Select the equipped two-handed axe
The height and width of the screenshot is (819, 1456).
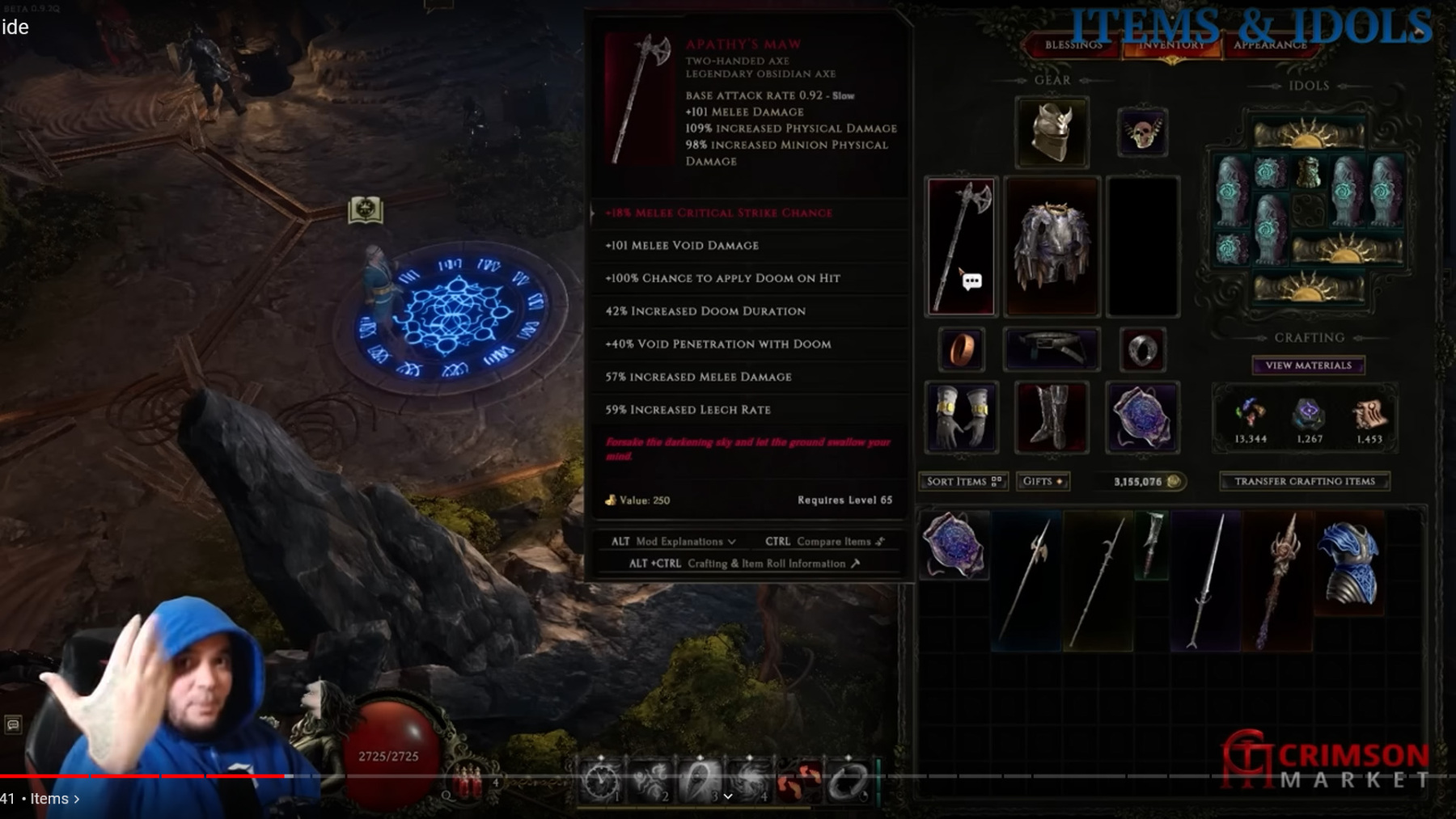[961, 246]
